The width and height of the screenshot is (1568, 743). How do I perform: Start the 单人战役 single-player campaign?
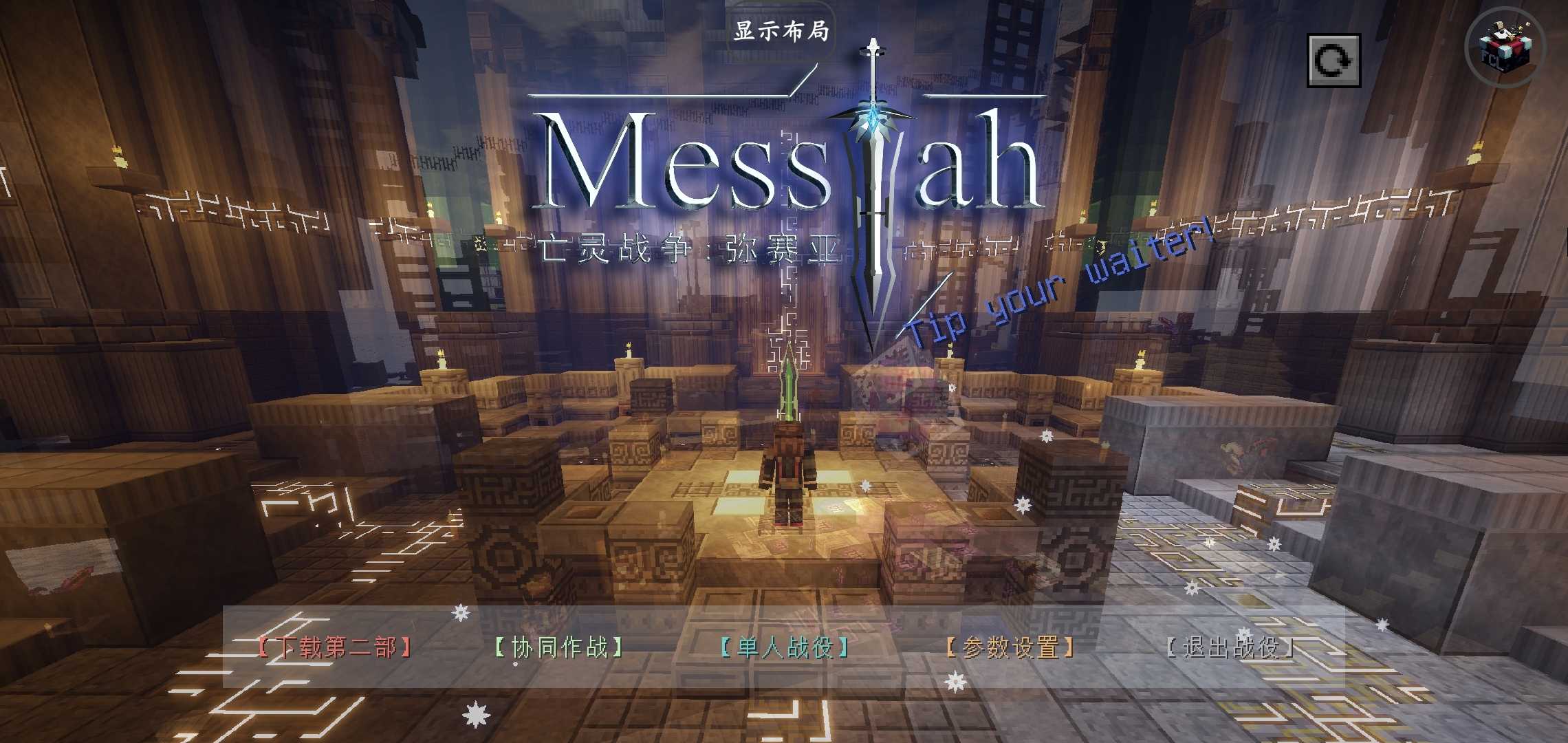click(x=785, y=647)
